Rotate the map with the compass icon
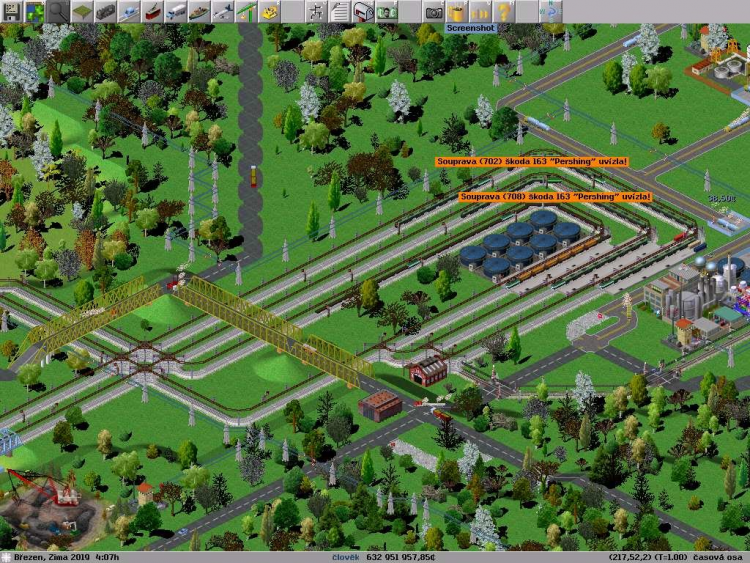Image resolution: width=750 pixels, height=563 pixels. tap(551, 11)
